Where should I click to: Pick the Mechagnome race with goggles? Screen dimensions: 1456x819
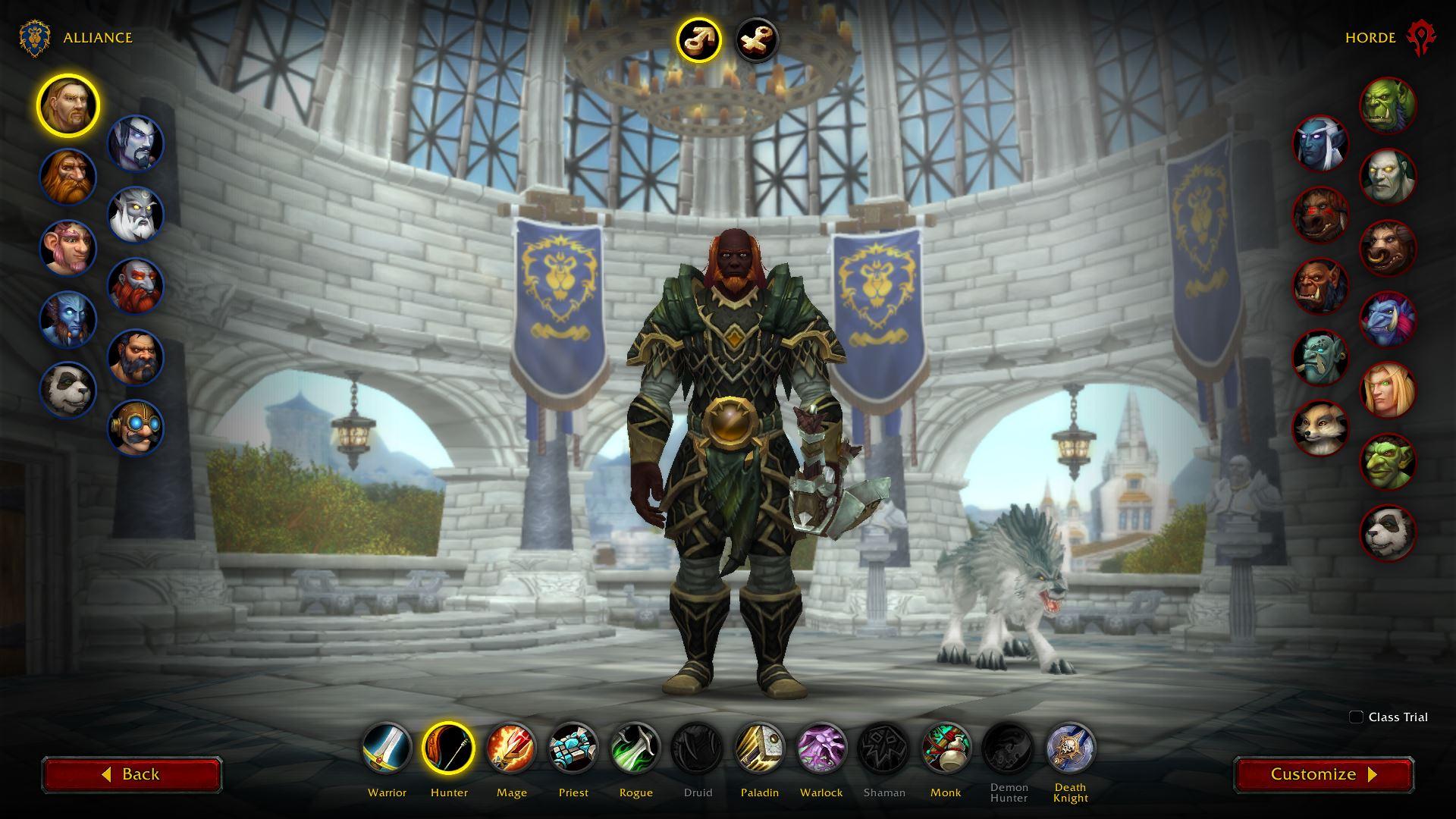136,428
